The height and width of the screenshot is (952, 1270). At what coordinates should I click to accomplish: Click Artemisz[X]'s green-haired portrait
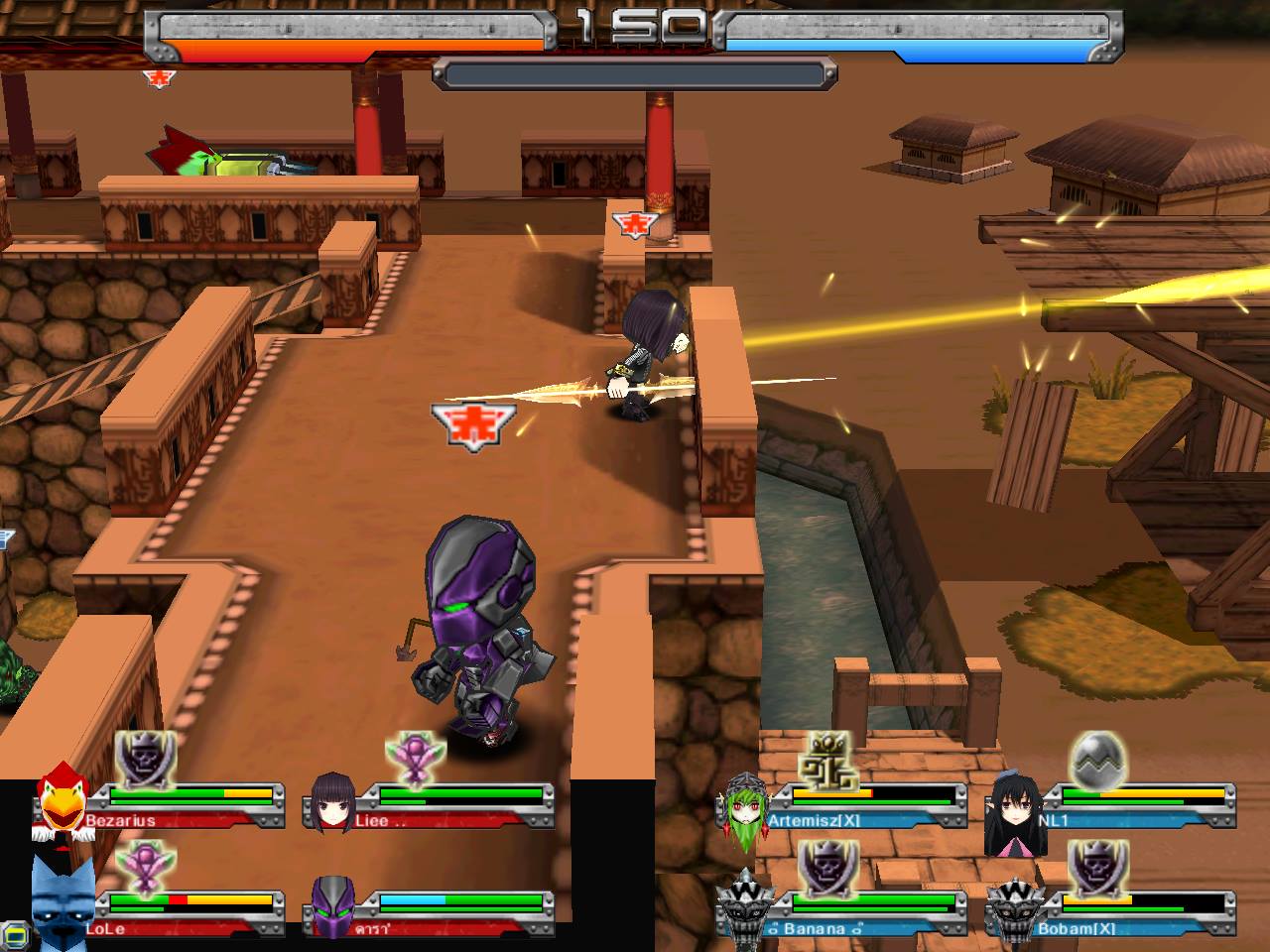click(744, 809)
